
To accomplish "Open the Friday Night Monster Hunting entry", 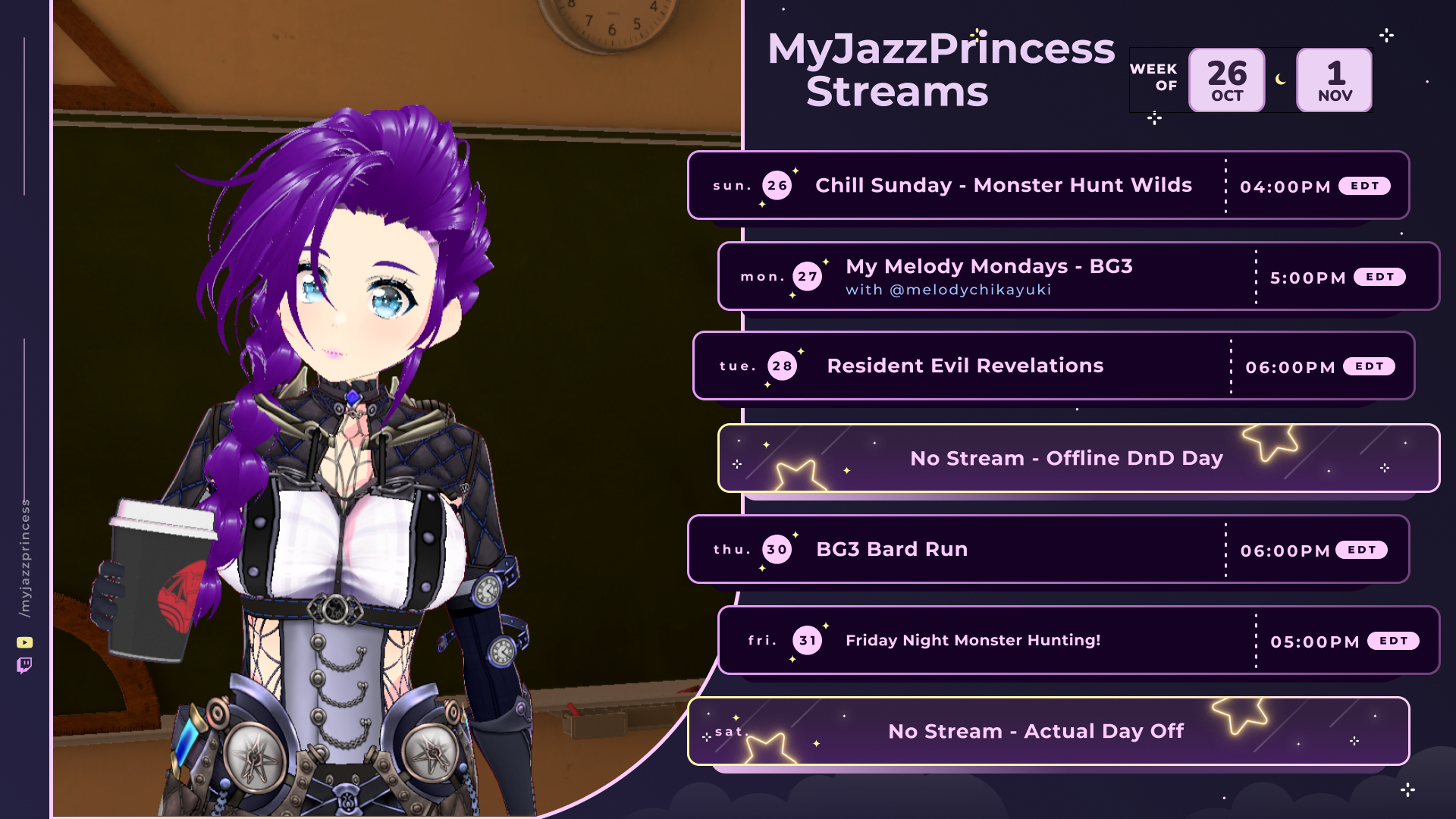I will (973, 641).
